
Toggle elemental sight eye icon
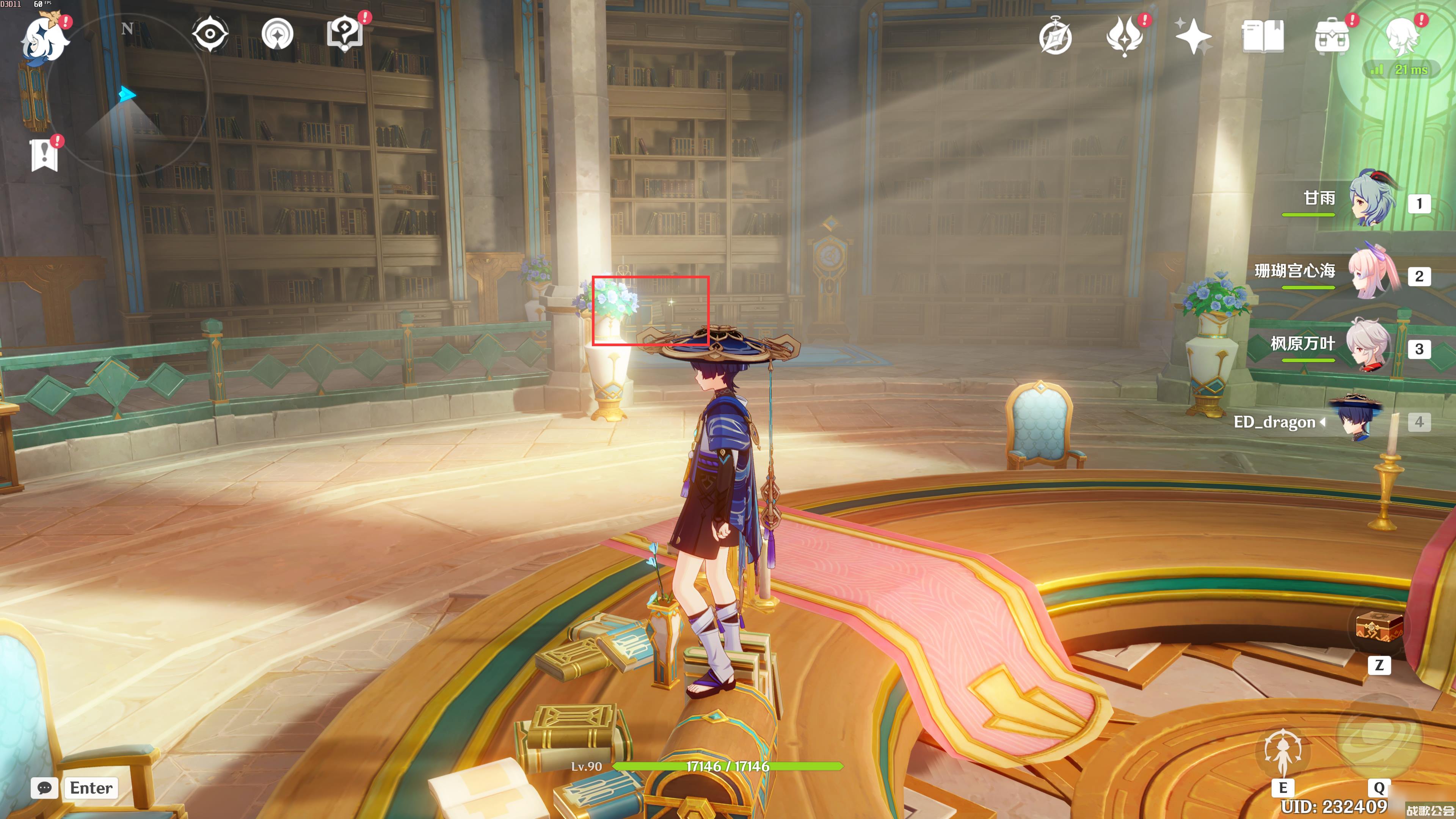210,34
